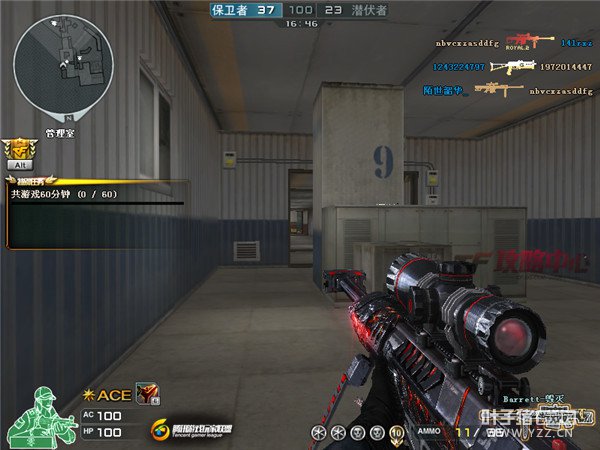
Task: Click the Barrett weapon name label
Action: coord(527,398)
